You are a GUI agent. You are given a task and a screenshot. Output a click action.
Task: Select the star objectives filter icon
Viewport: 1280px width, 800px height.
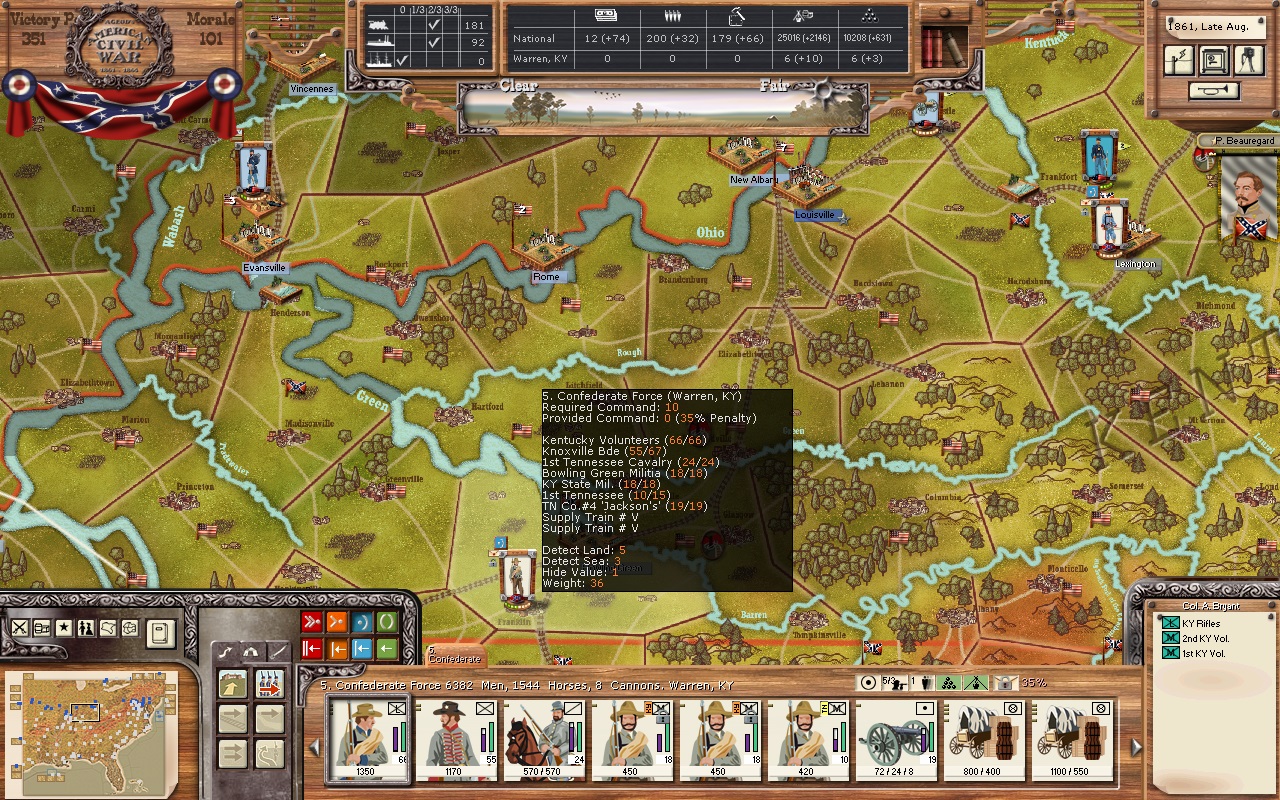[63, 627]
